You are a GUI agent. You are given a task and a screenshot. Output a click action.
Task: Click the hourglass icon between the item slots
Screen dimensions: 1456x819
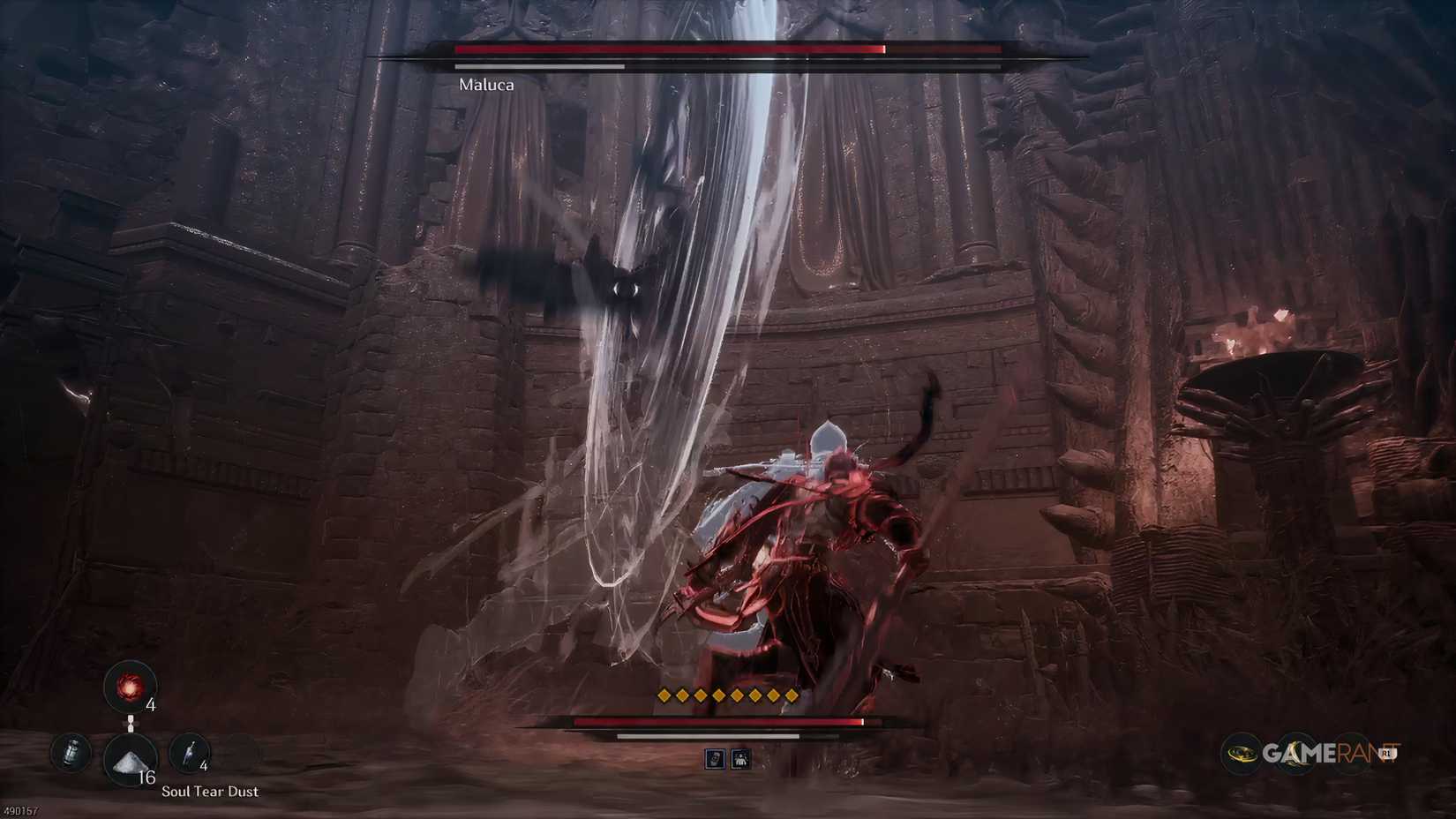point(131,724)
